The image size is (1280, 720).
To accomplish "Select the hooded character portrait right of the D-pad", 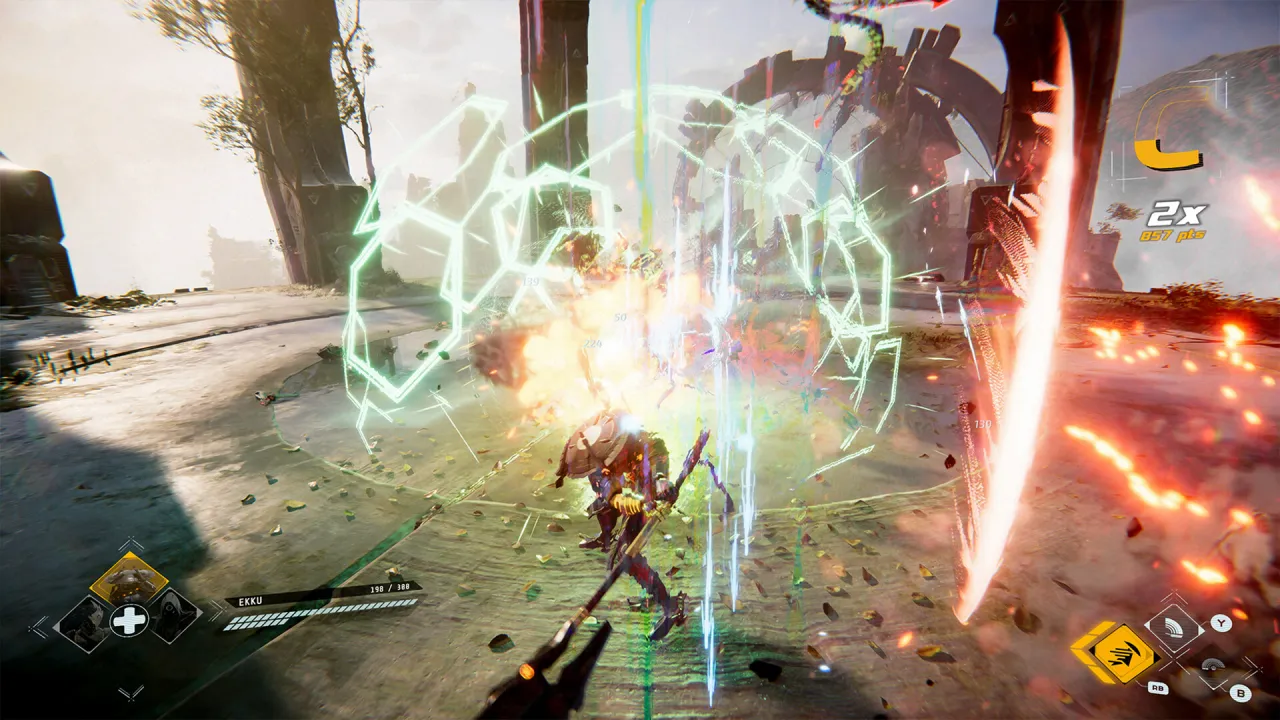I will [174, 618].
